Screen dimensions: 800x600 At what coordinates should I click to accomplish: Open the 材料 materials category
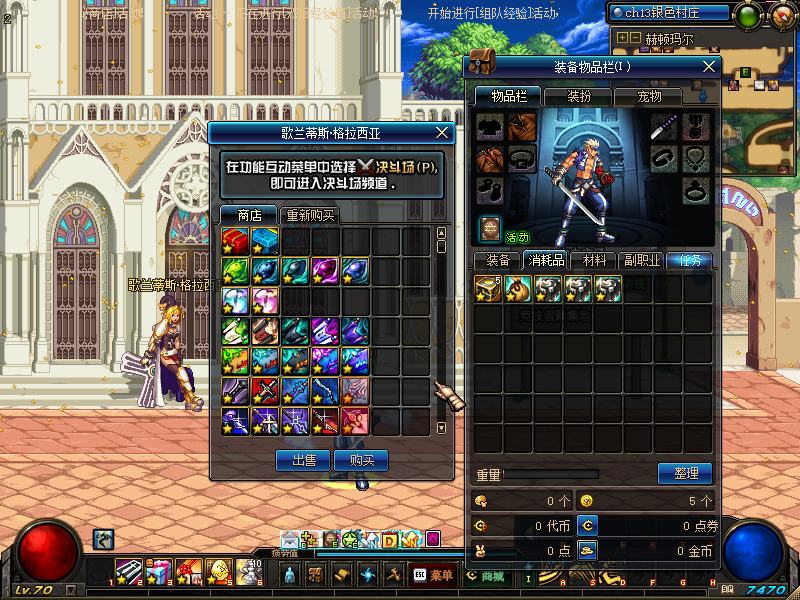pyautogui.click(x=594, y=260)
